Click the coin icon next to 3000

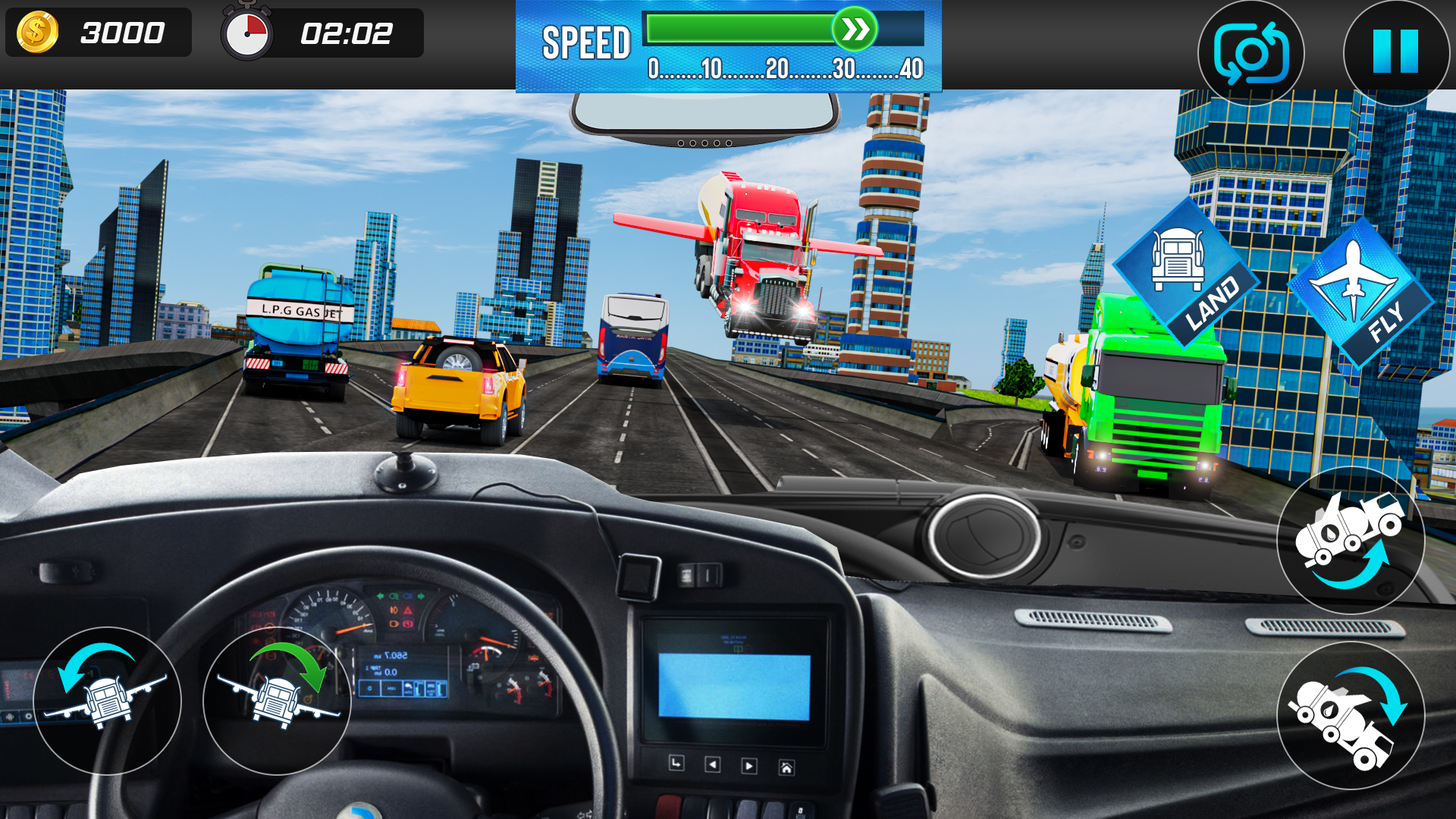point(37,32)
